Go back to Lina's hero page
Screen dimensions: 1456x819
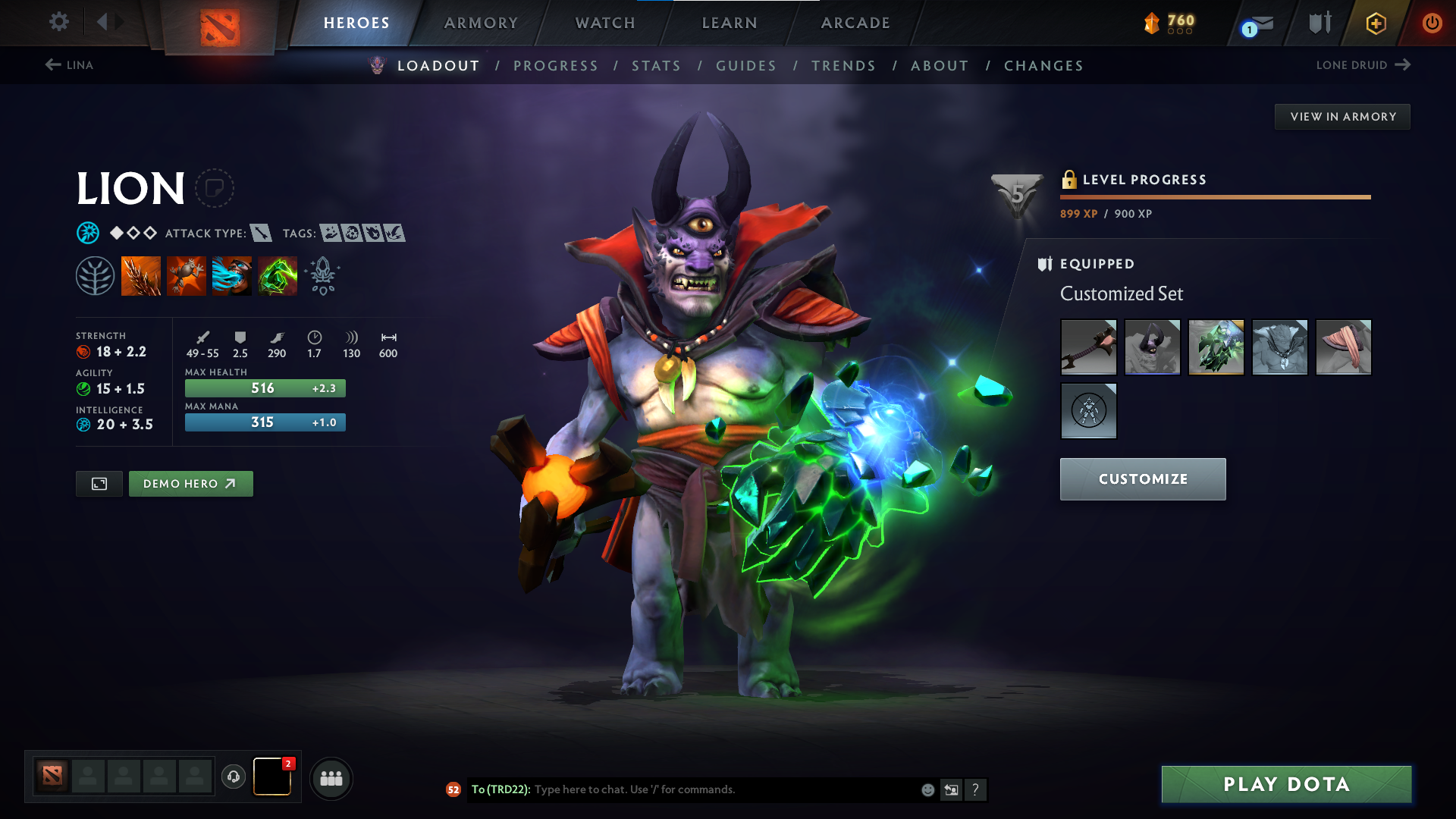coord(69,65)
